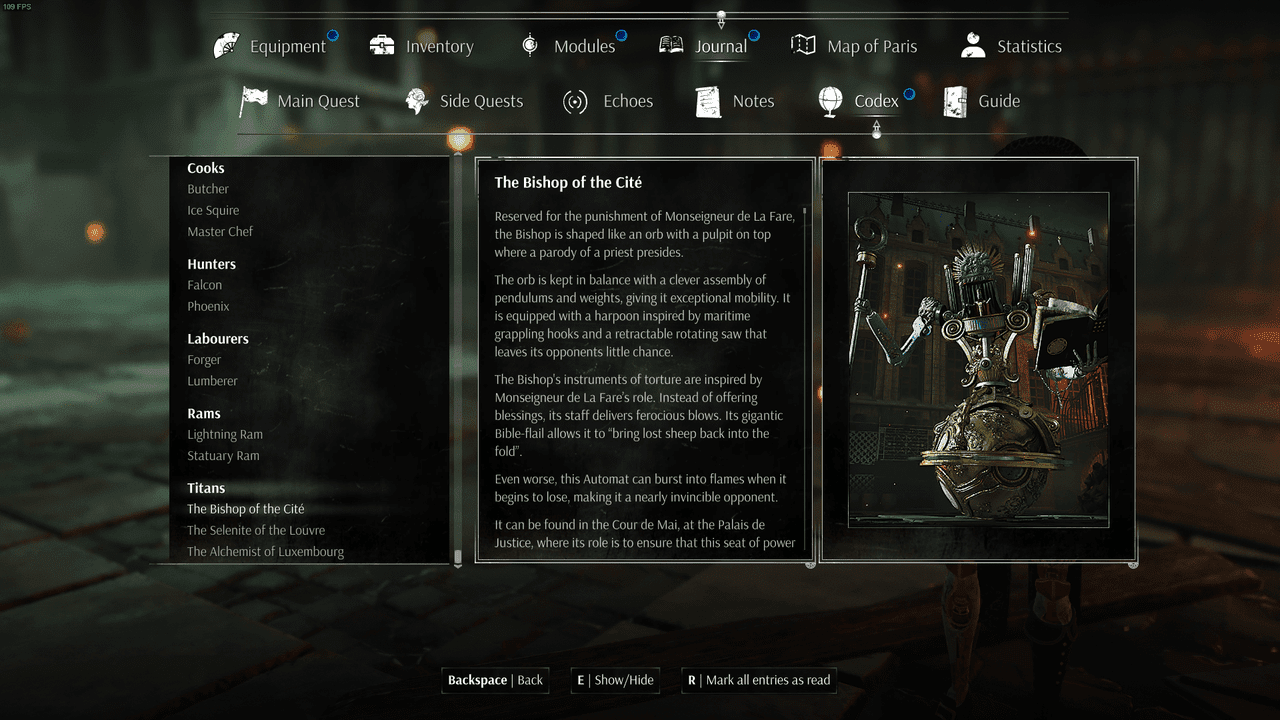Show the Map of Paris
This screenshot has width=1280, height=720.
(x=854, y=46)
